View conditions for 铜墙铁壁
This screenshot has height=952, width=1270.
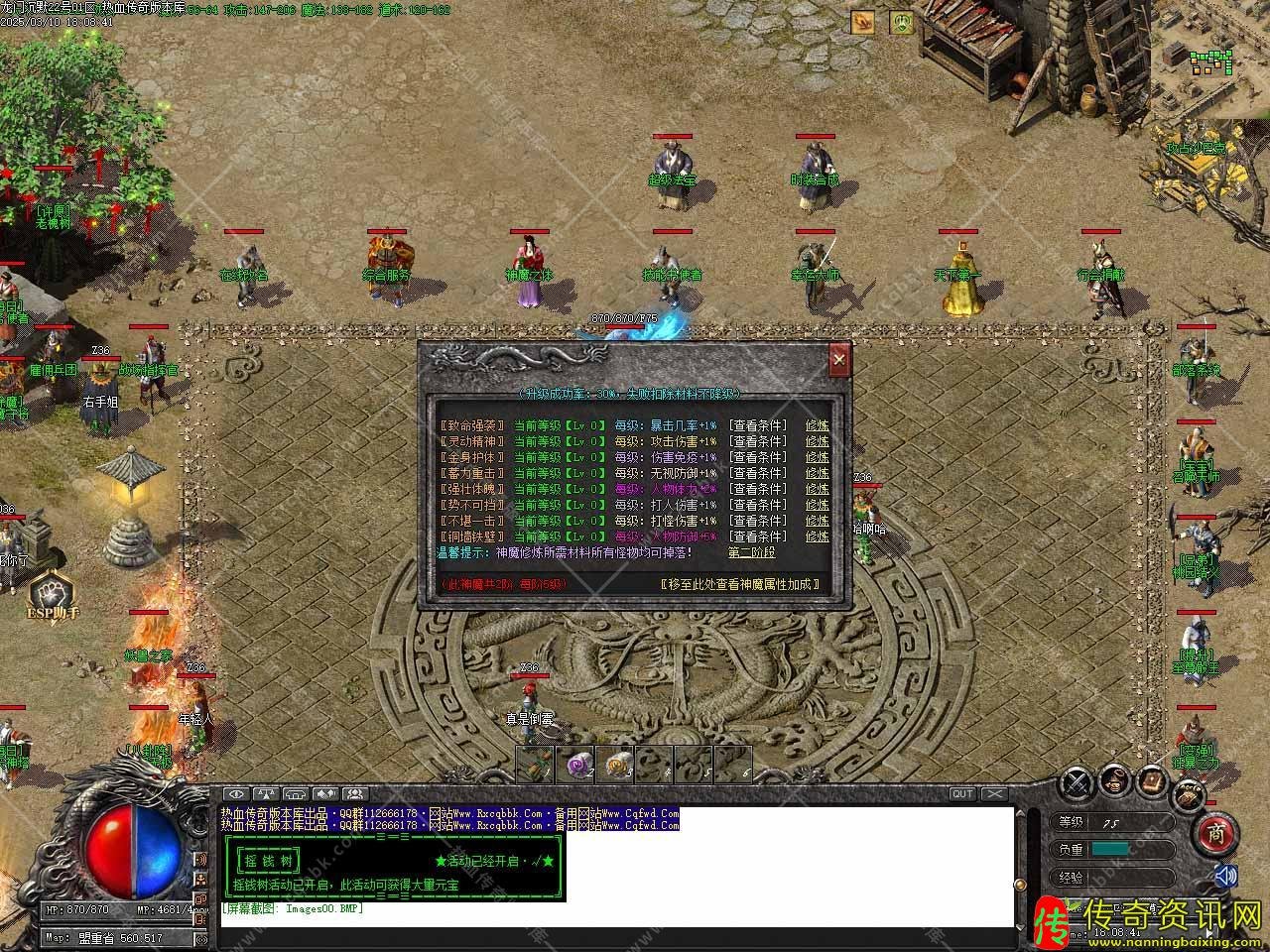pos(758,536)
